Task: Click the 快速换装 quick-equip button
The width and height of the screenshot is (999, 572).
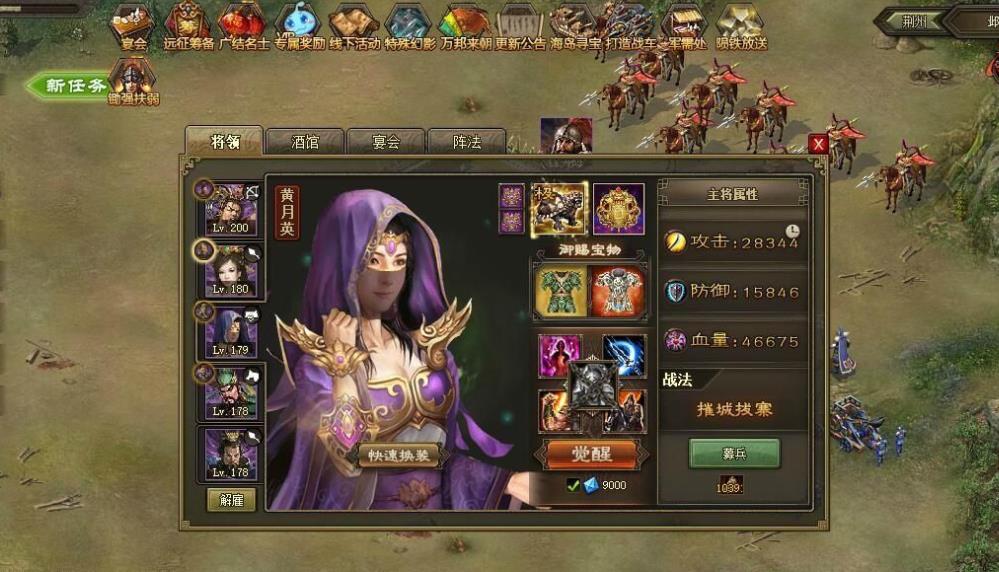Action: pos(400,455)
